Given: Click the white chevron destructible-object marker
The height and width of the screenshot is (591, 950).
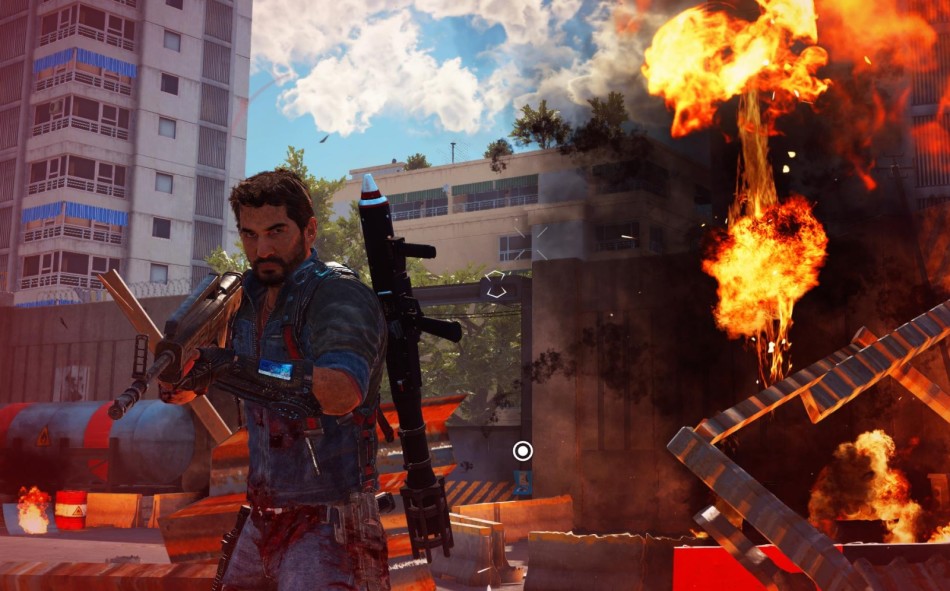Looking at the screenshot, I should [495, 284].
